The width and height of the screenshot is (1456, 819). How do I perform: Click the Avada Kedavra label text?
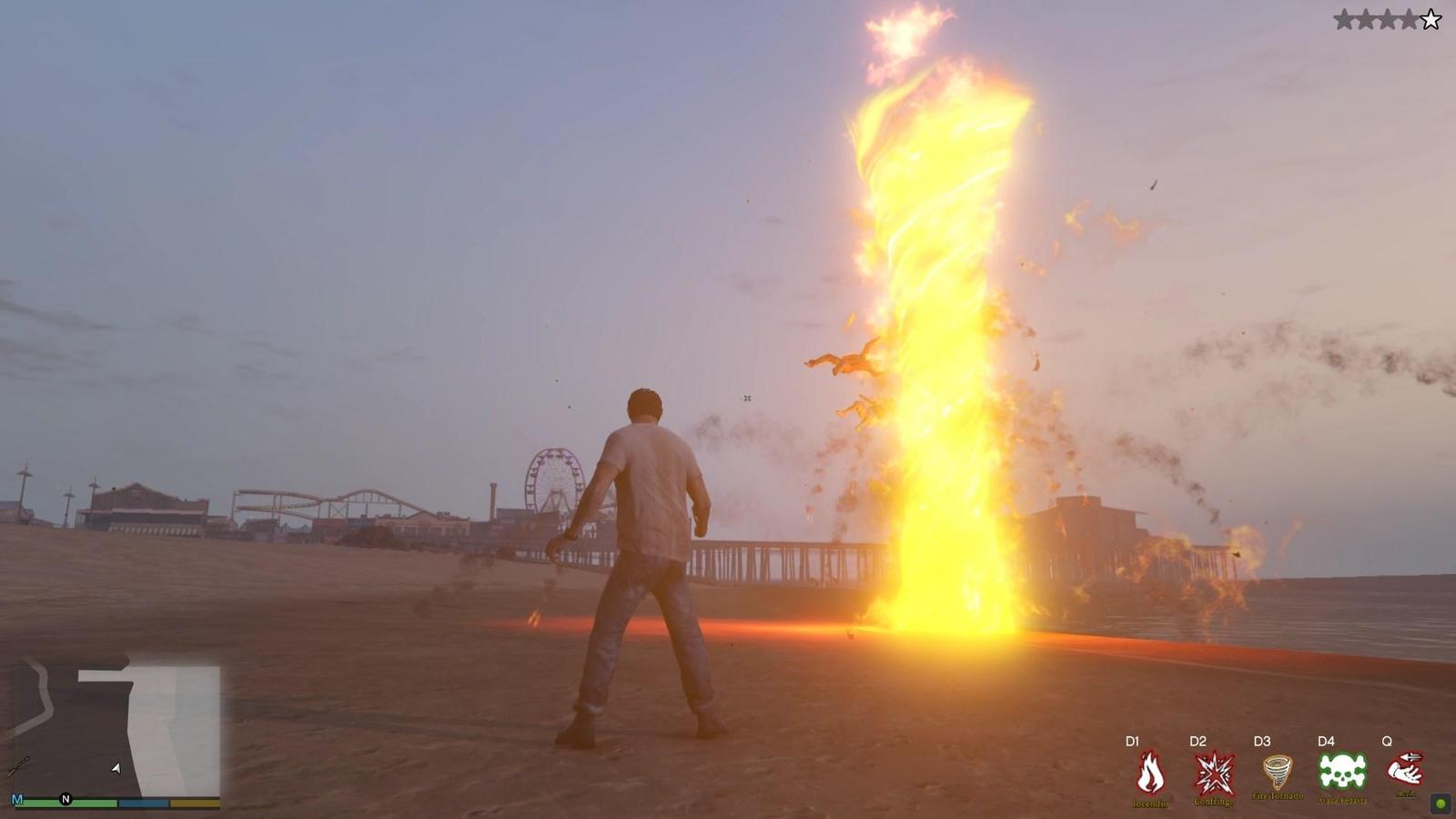[x=1341, y=800]
